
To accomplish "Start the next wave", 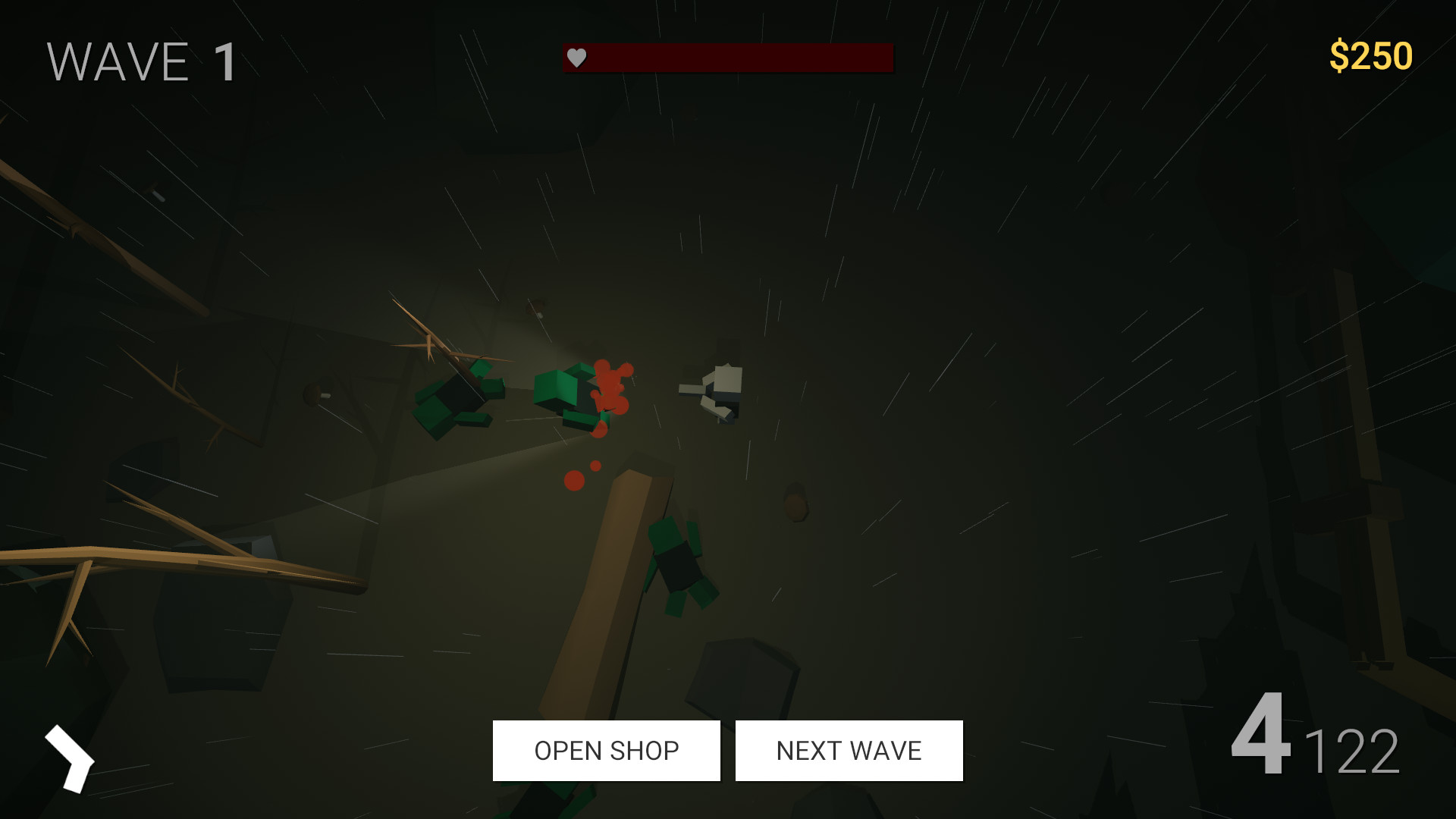I will pos(848,751).
